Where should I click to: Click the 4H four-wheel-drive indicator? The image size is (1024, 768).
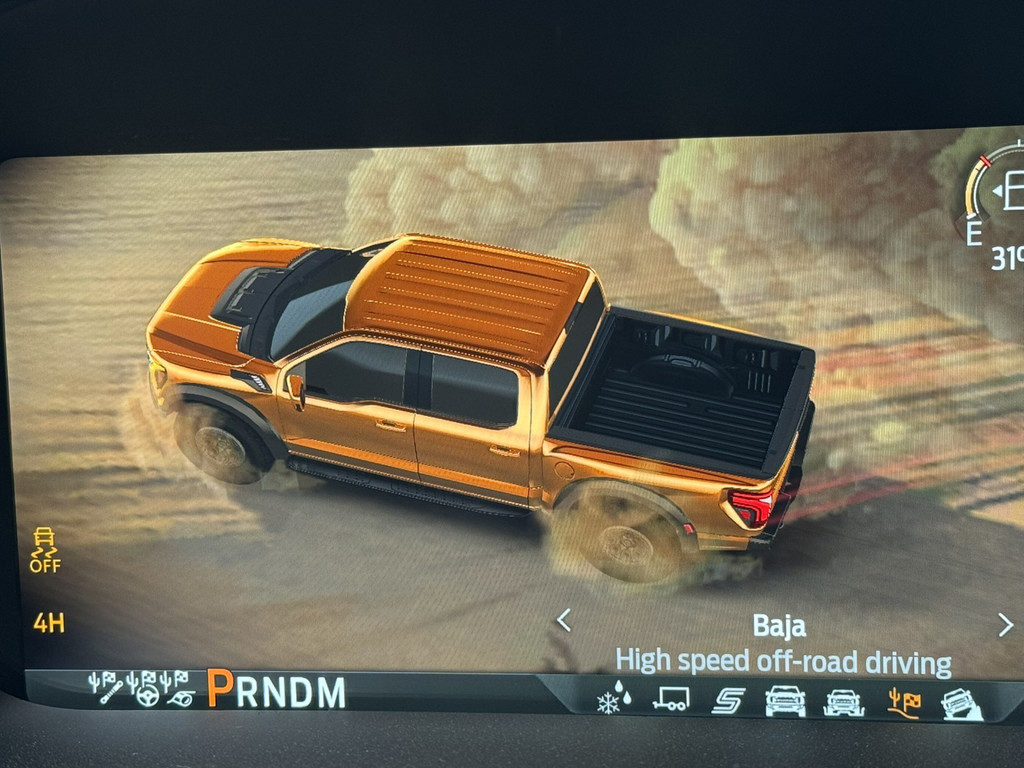coord(48,623)
